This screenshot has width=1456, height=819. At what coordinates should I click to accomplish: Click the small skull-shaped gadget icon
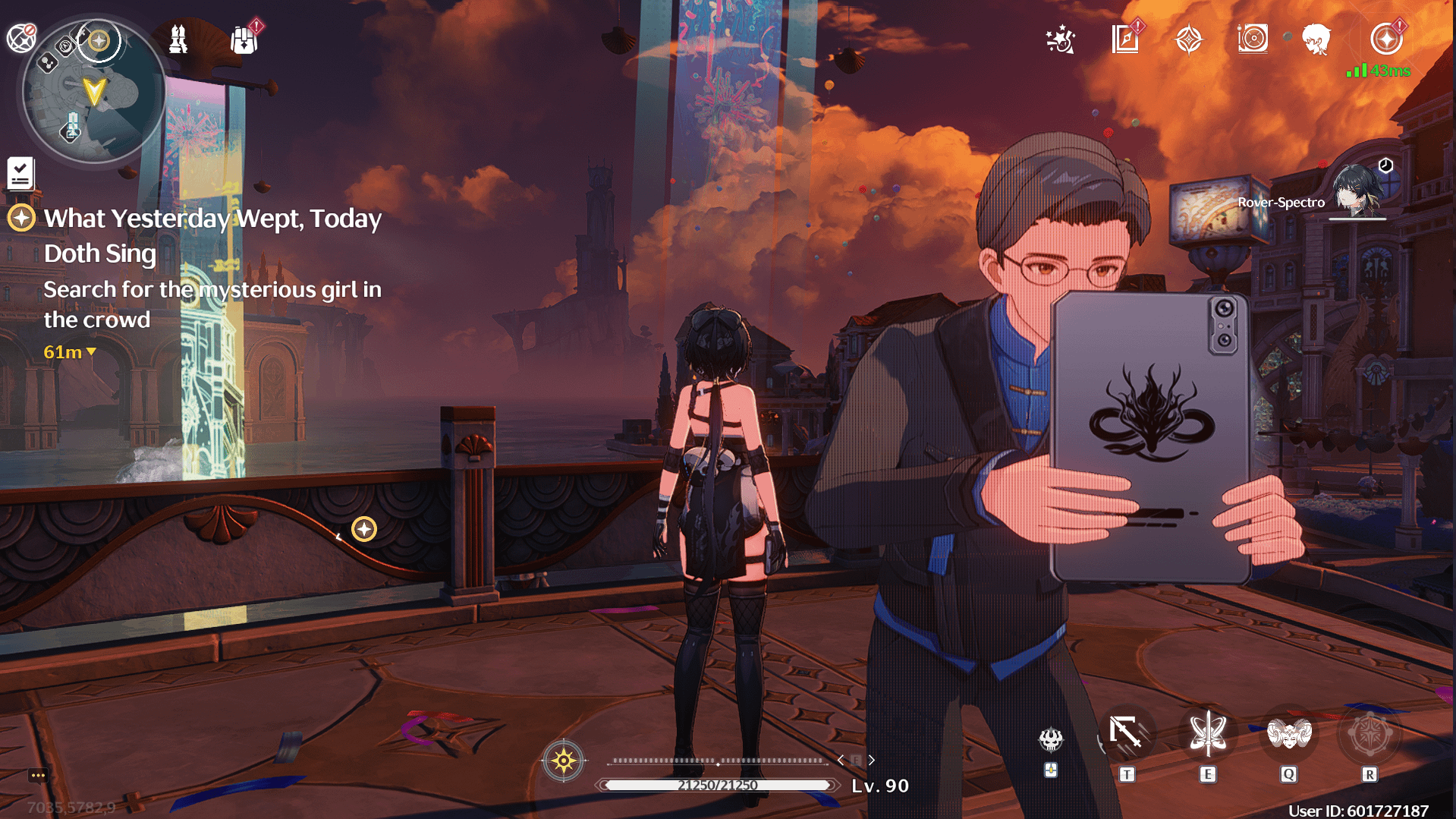(1051, 739)
